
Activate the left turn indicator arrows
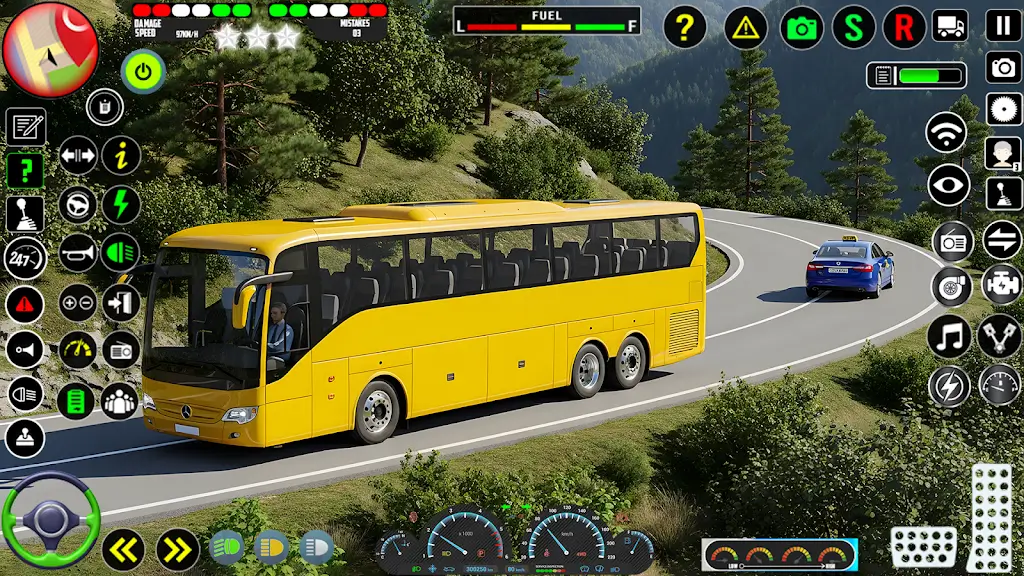click(123, 549)
